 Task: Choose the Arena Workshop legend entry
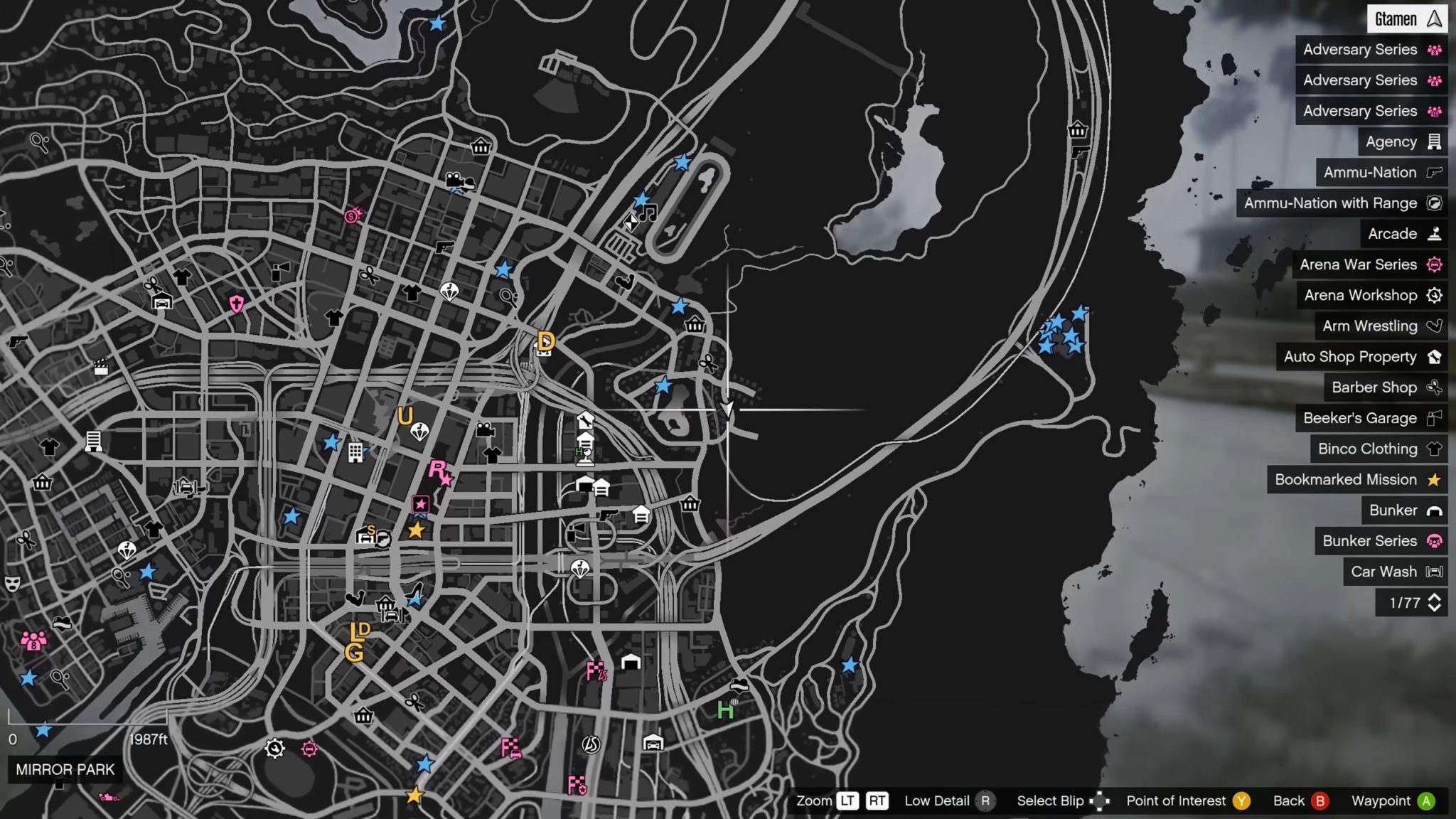(x=1371, y=295)
